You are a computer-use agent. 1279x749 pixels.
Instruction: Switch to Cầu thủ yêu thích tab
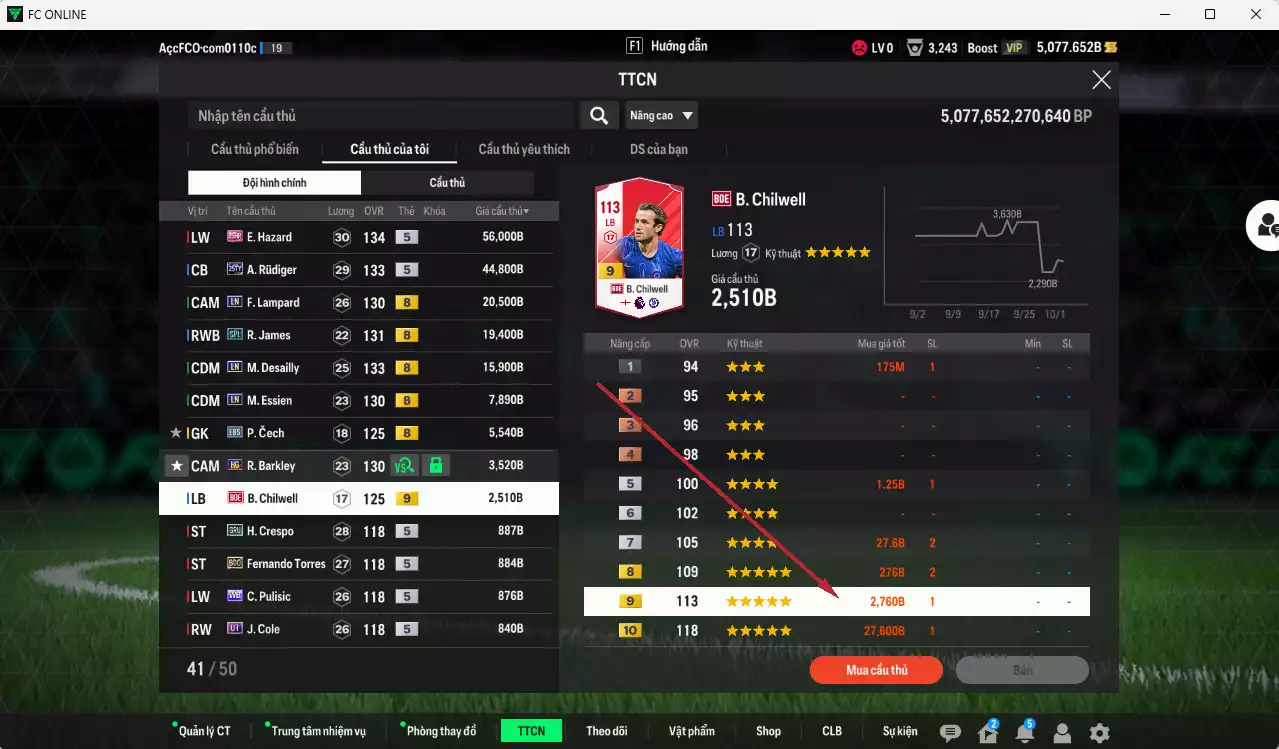[524, 149]
